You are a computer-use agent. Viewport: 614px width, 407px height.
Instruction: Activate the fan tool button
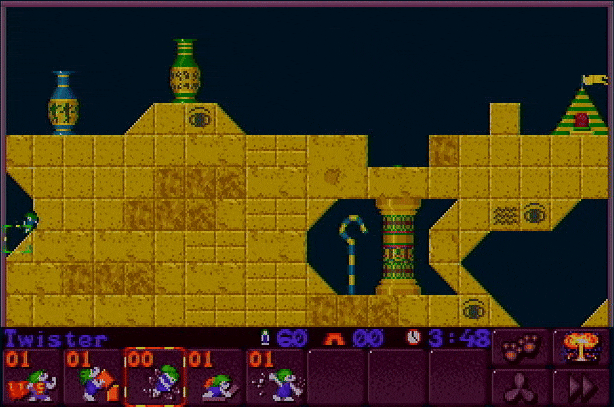pyautogui.click(x=520, y=387)
